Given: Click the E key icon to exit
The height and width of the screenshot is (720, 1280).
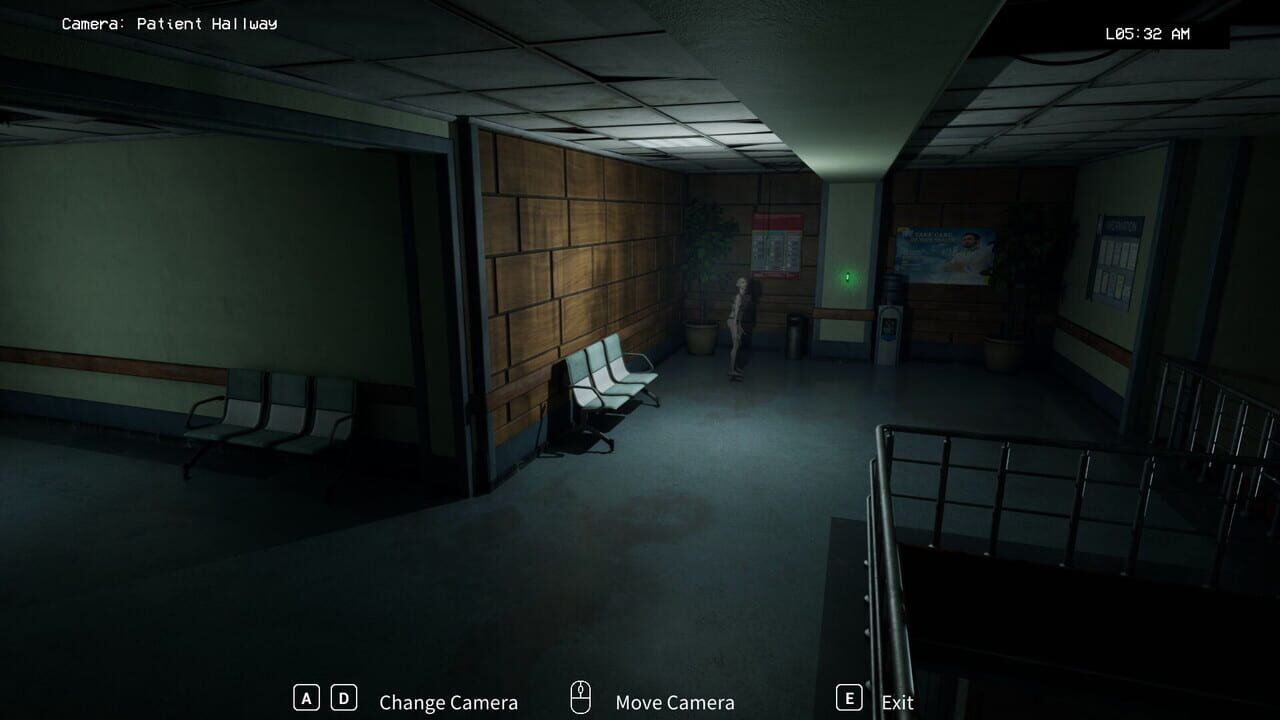Looking at the screenshot, I should 849,699.
